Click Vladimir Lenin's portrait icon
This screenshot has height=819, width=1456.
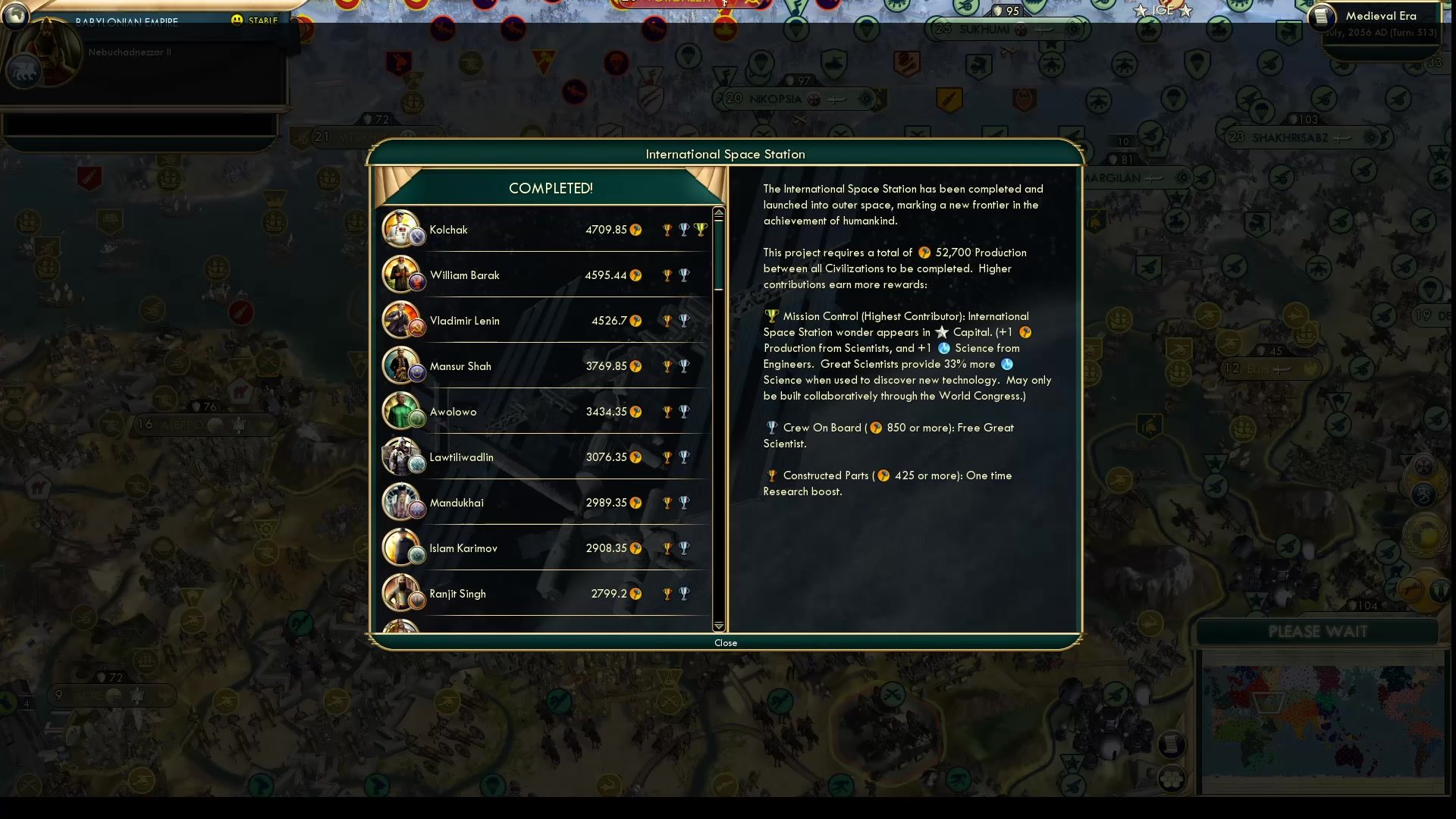(x=403, y=320)
